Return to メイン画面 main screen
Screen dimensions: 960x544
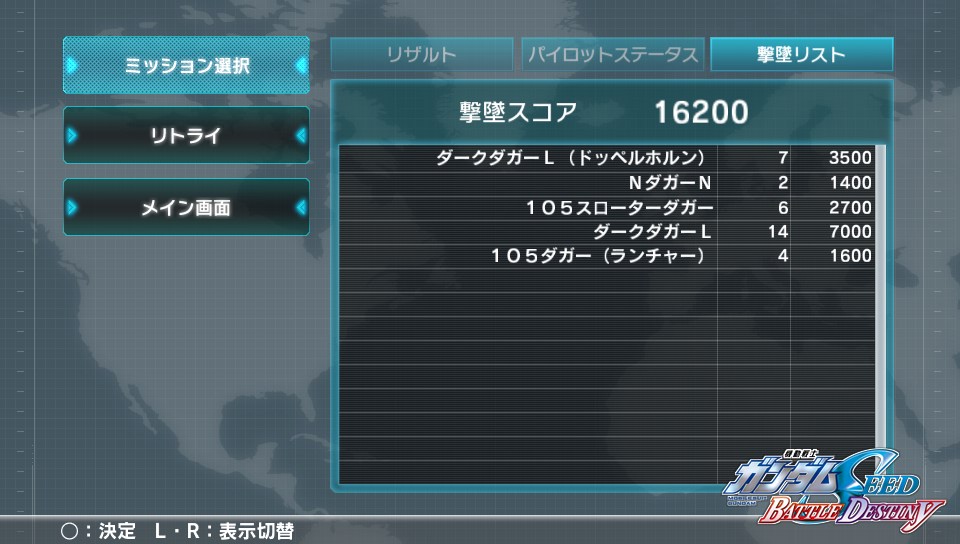(x=186, y=208)
